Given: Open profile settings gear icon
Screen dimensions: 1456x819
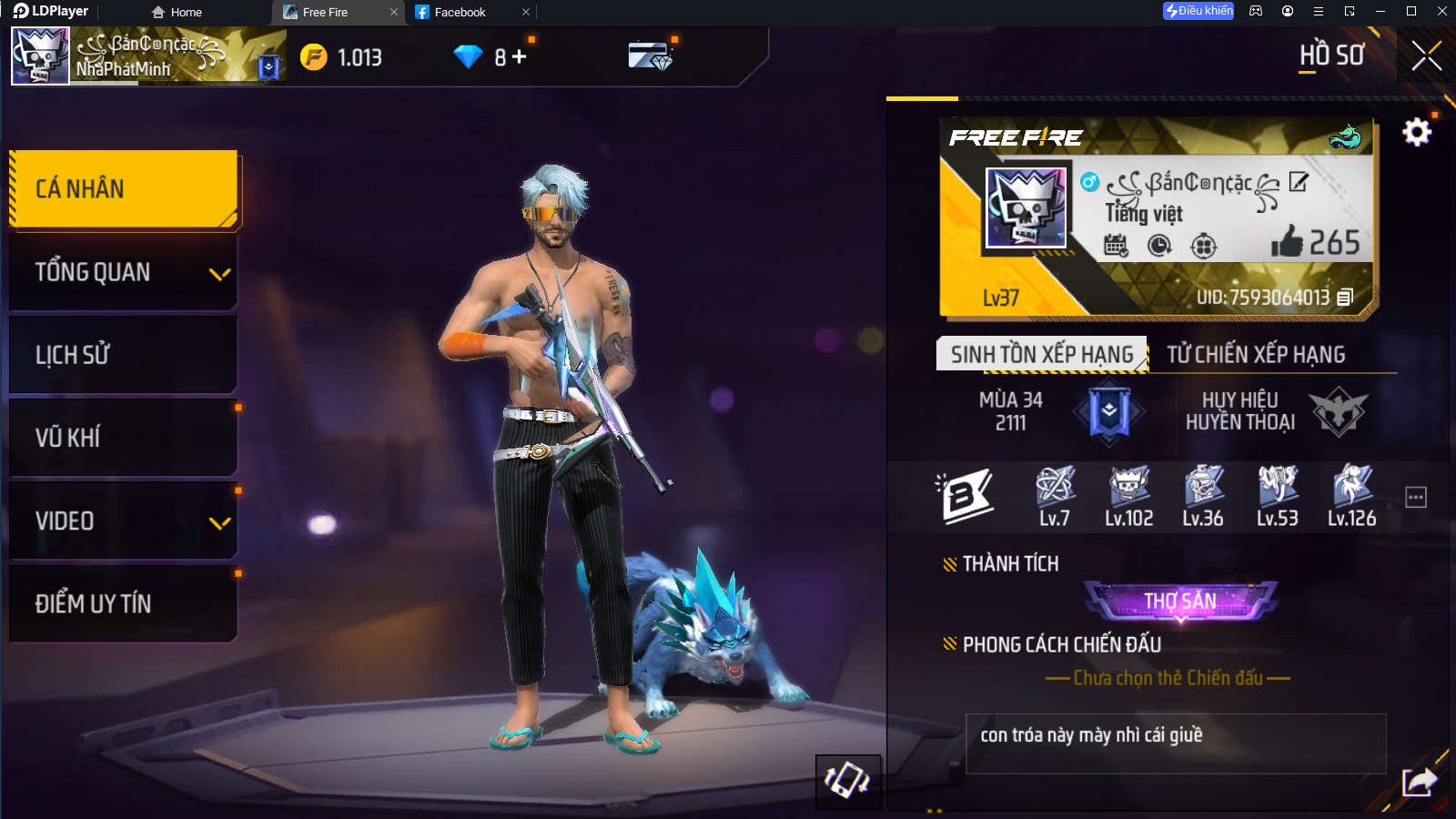Looking at the screenshot, I should click(x=1416, y=133).
